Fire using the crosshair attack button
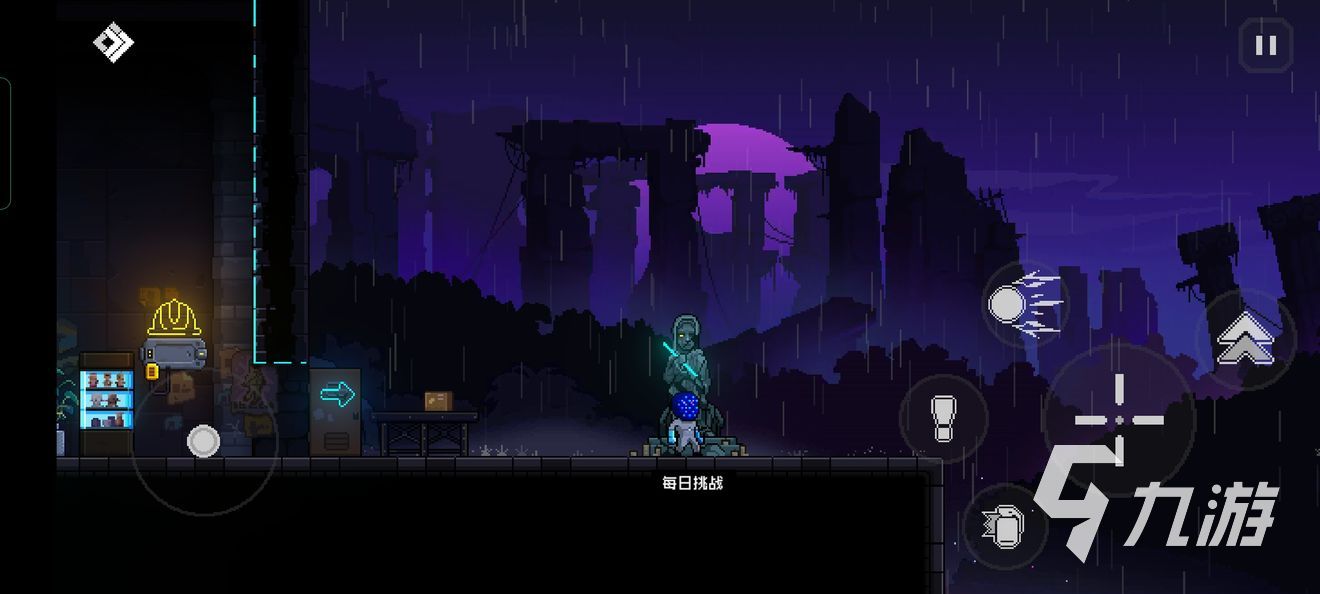1320x594 pixels. (1118, 419)
